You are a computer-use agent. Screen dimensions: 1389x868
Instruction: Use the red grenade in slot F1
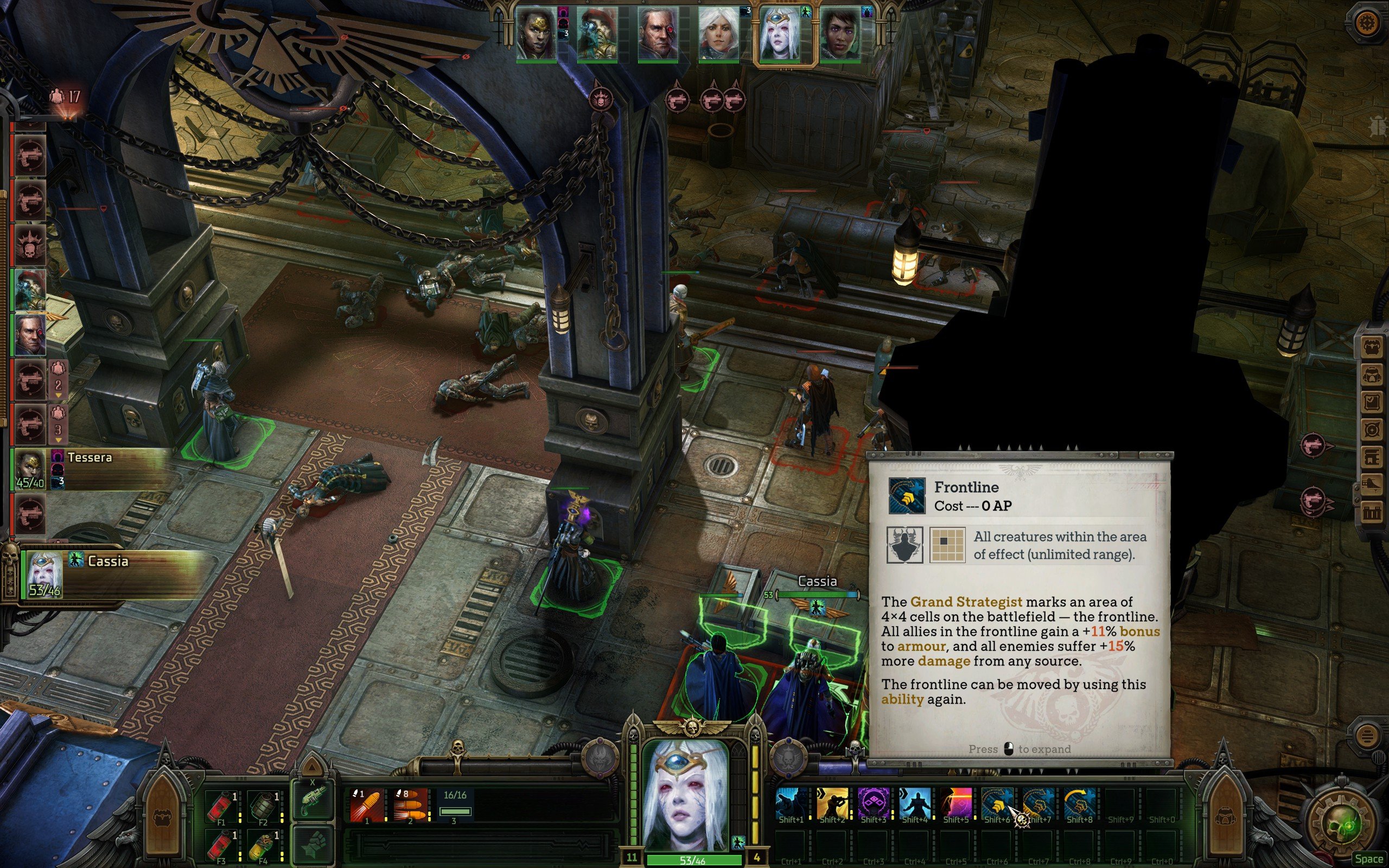(x=221, y=805)
